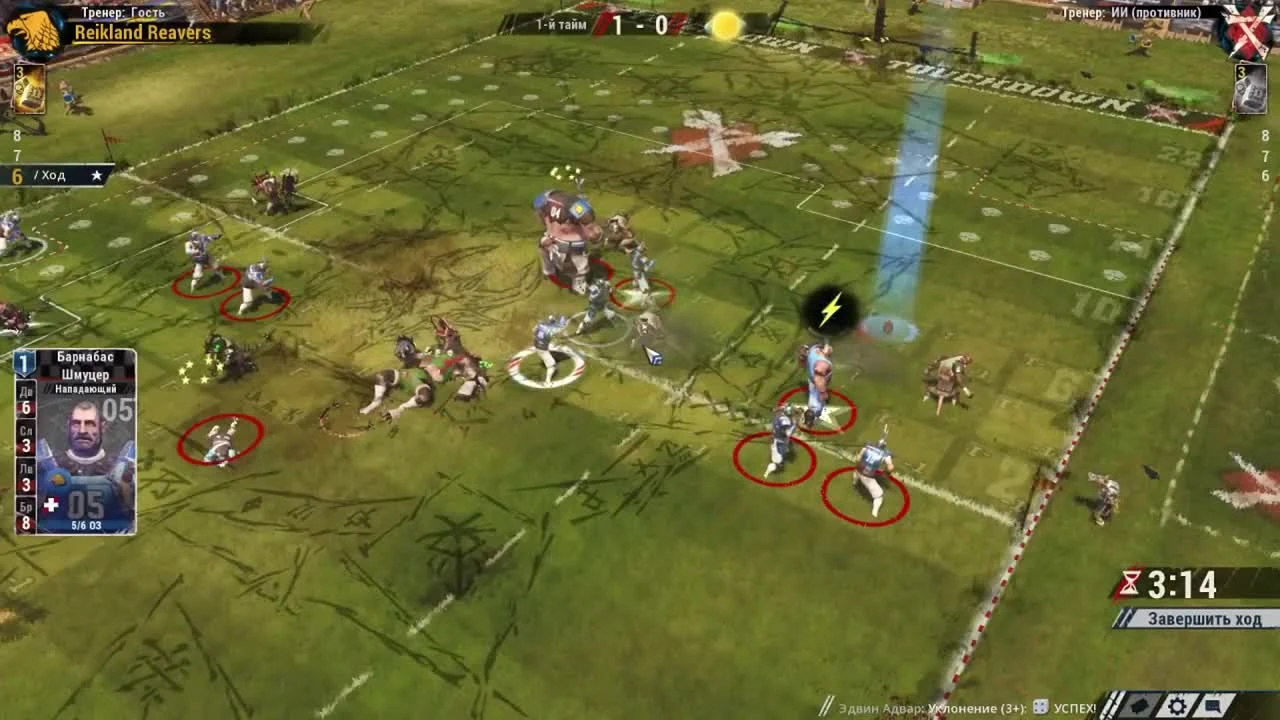Click the camera view icon bottom right
The height and width of the screenshot is (720, 1280).
click(x=1140, y=703)
